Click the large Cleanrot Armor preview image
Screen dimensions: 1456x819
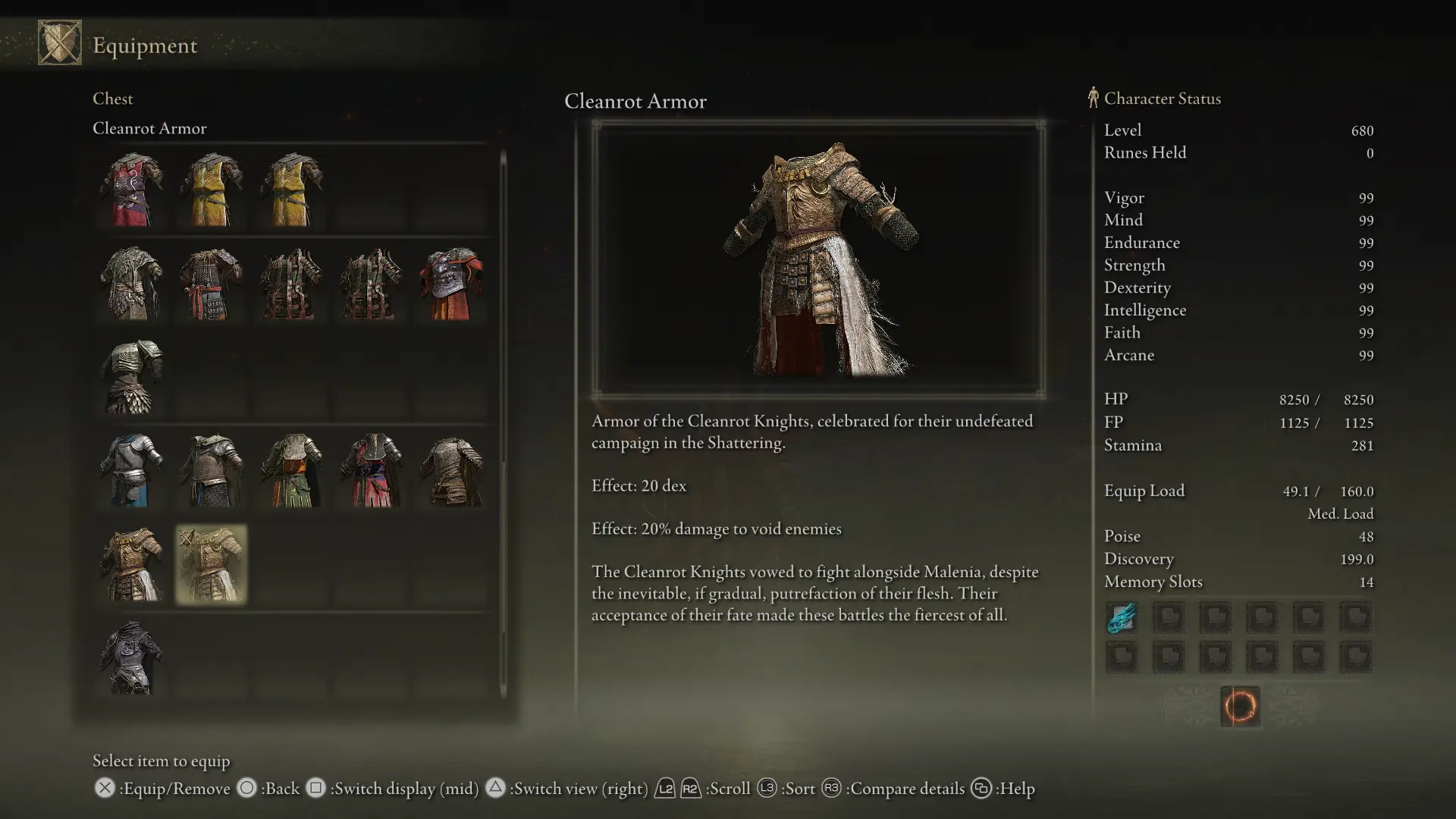point(819,259)
